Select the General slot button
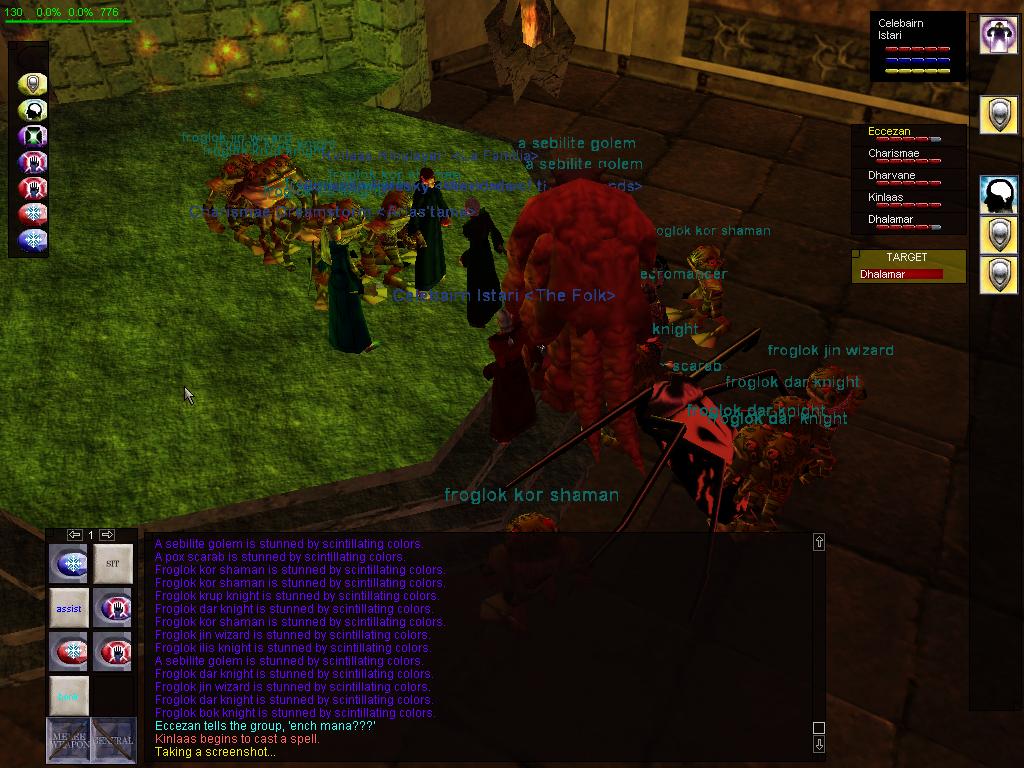 pos(113,740)
